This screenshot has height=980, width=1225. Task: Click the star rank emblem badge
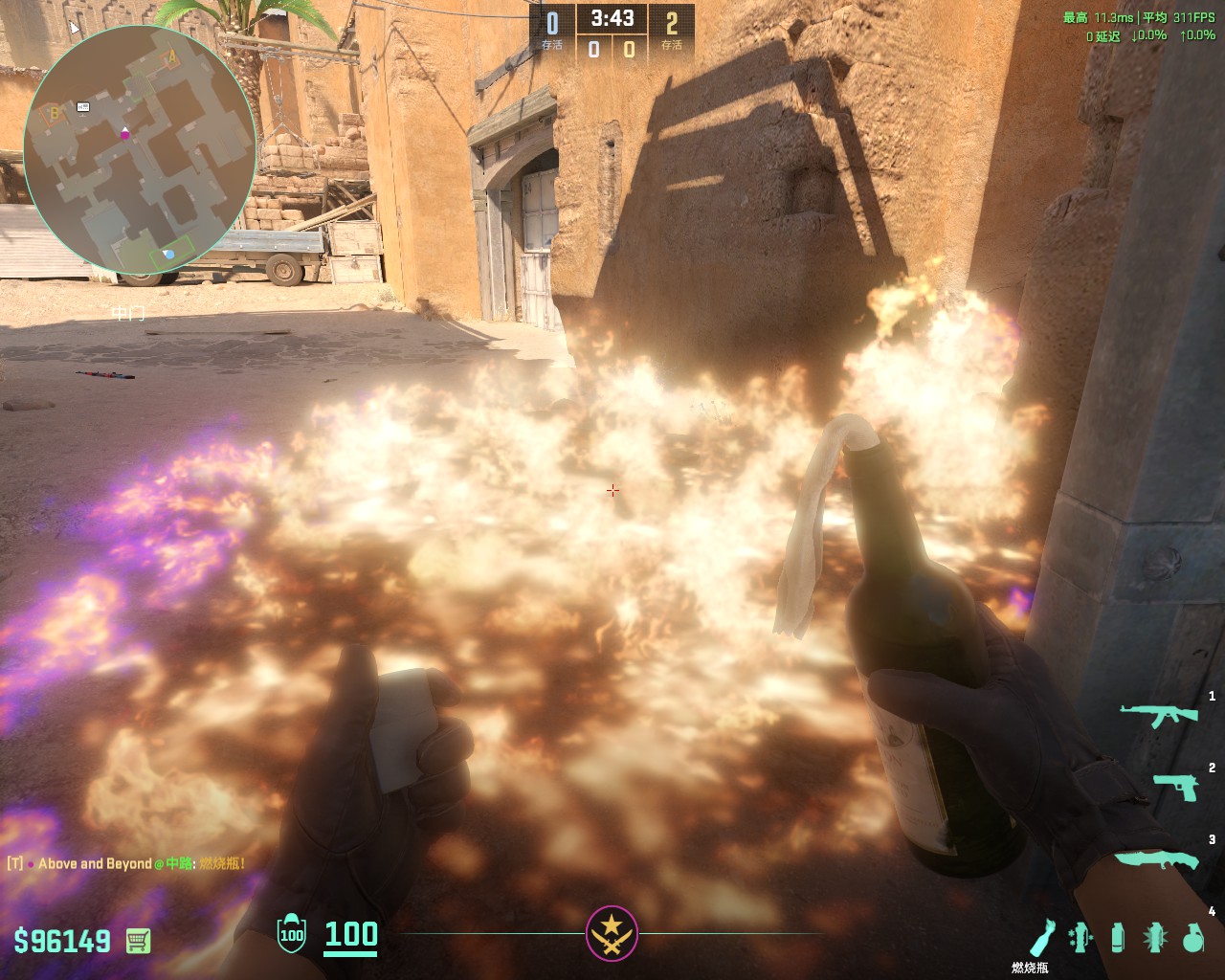tap(612, 933)
